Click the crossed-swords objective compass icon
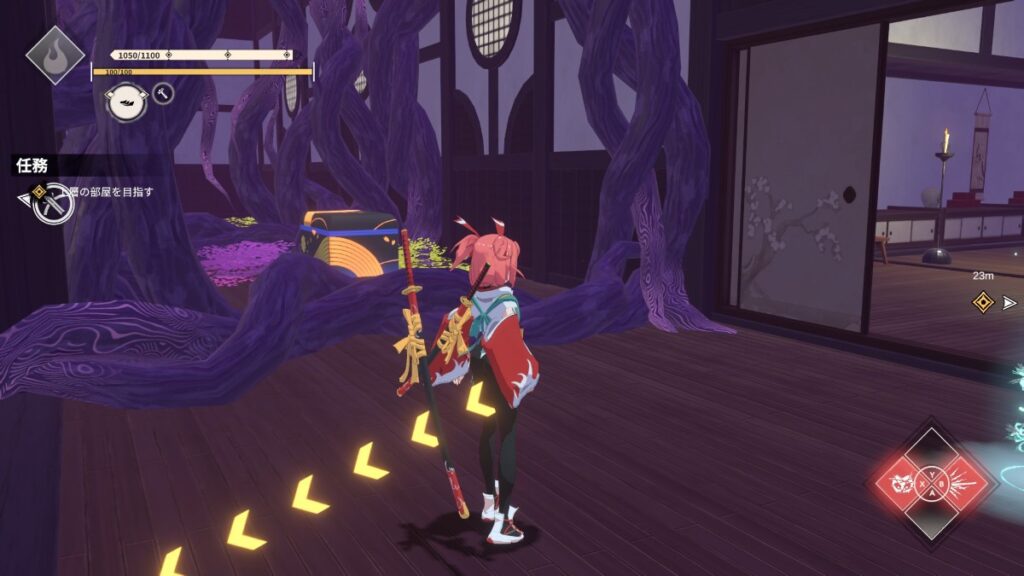1024x576 pixels. click(x=52, y=205)
